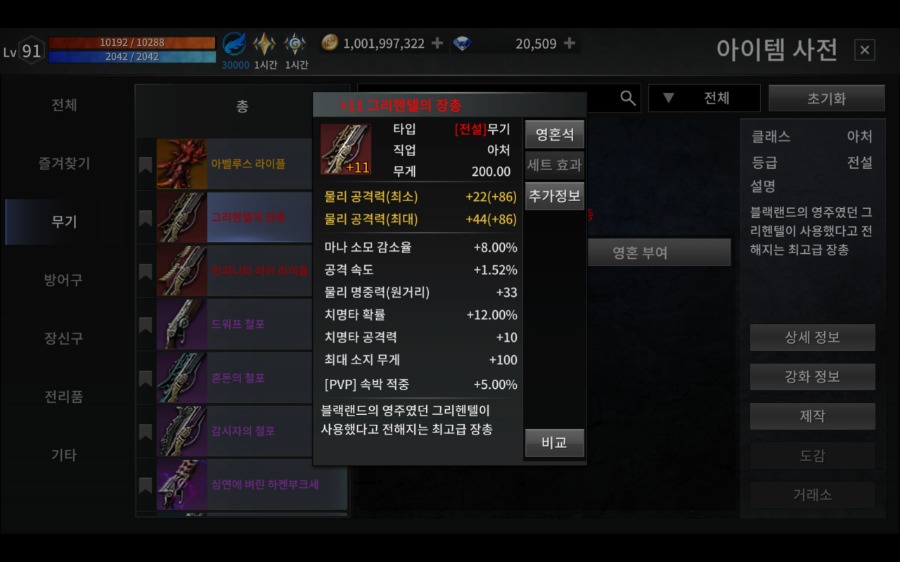The width and height of the screenshot is (900, 562).
Task: Click the search magnifier icon
Action: 628,98
